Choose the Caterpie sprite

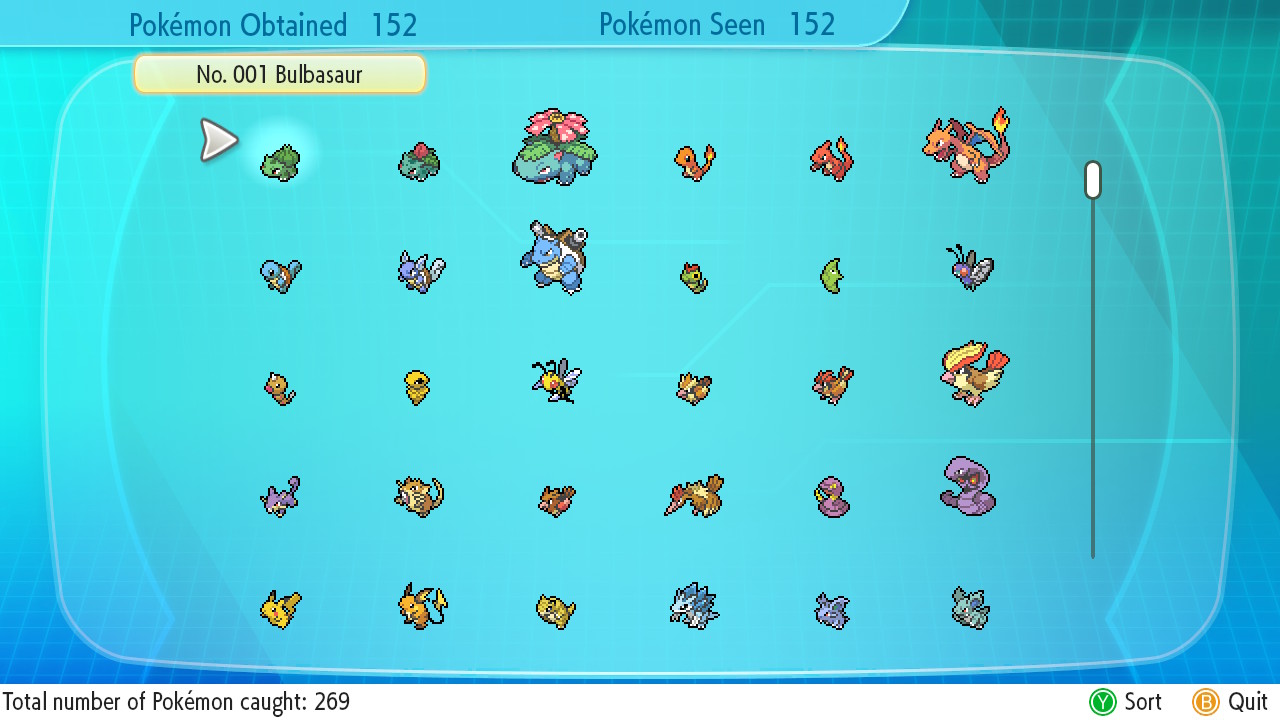[693, 277]
